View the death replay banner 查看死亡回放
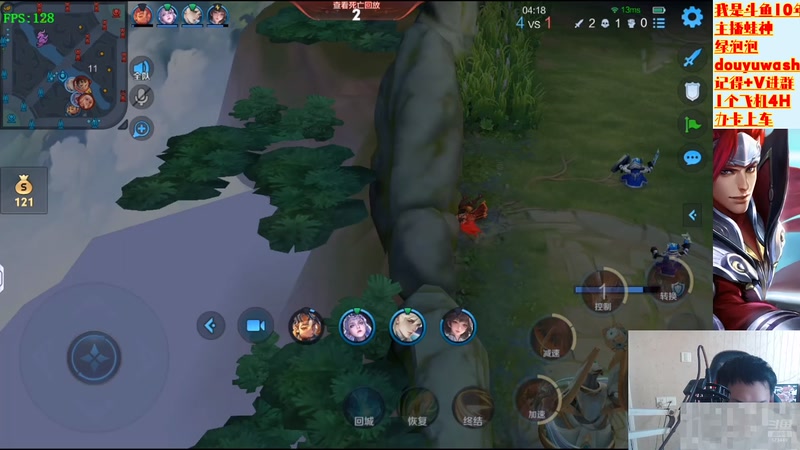 355,10
